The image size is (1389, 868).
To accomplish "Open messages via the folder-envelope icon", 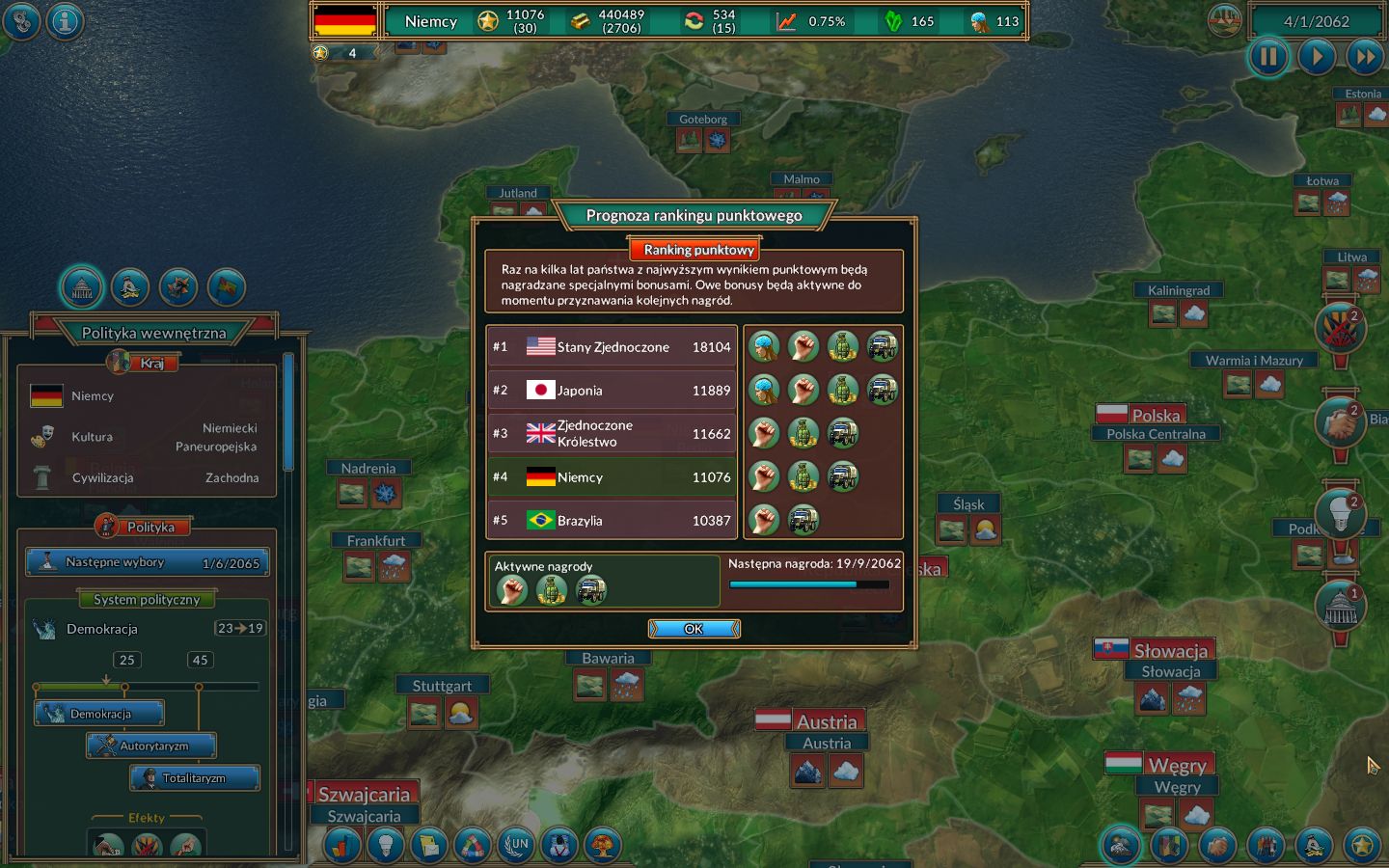I will click(x=429, y=846).
